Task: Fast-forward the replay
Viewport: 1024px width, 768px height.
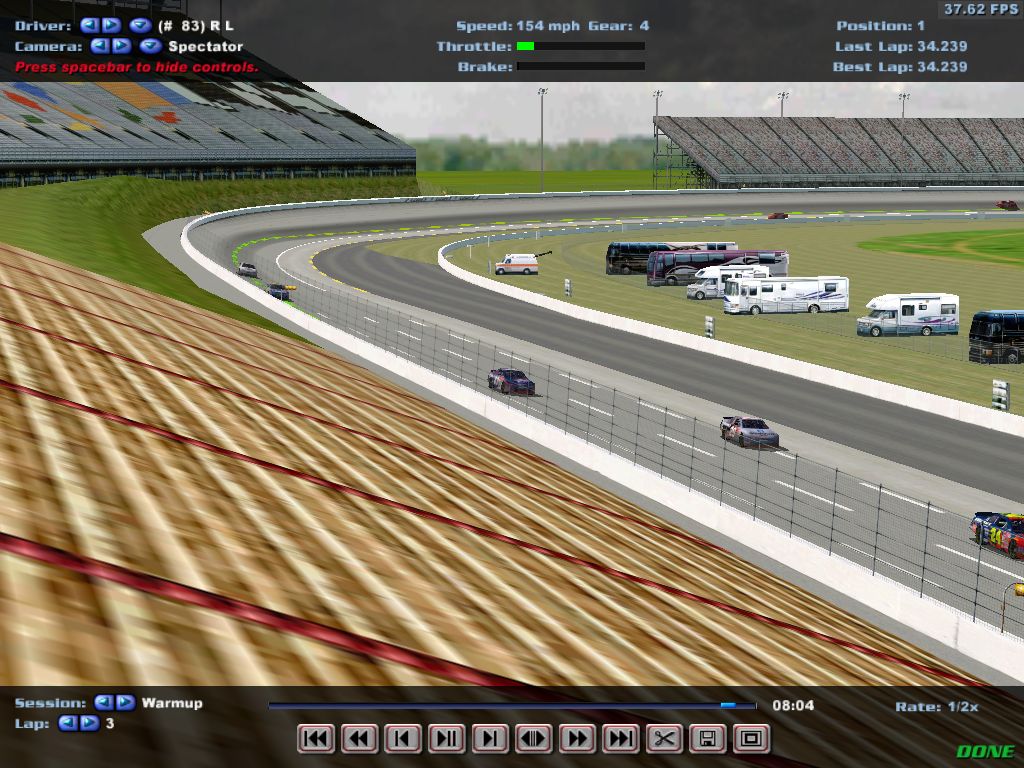Action: [577, 739]
